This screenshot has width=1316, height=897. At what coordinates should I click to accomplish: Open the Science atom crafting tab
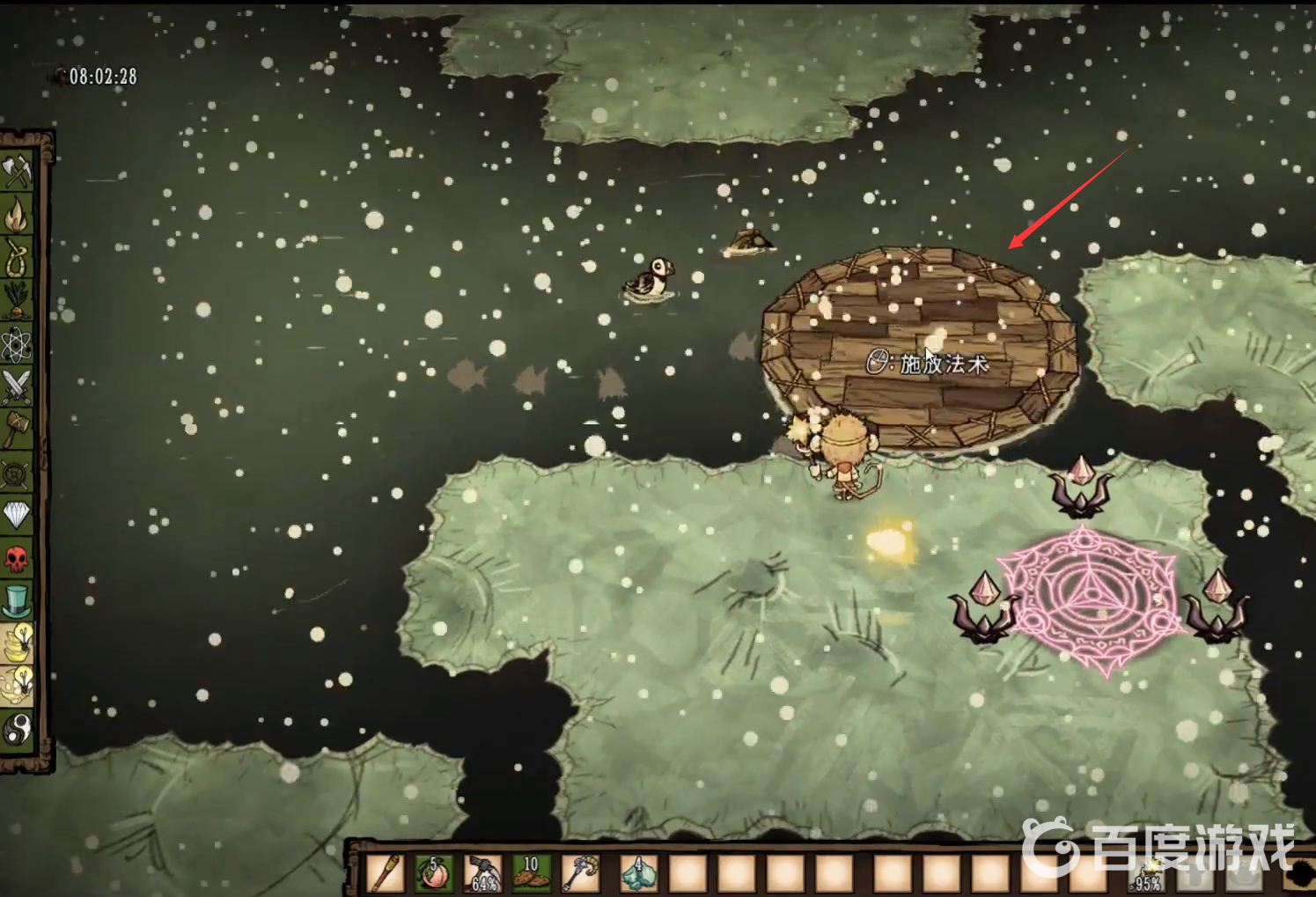[x=17, y=343]
